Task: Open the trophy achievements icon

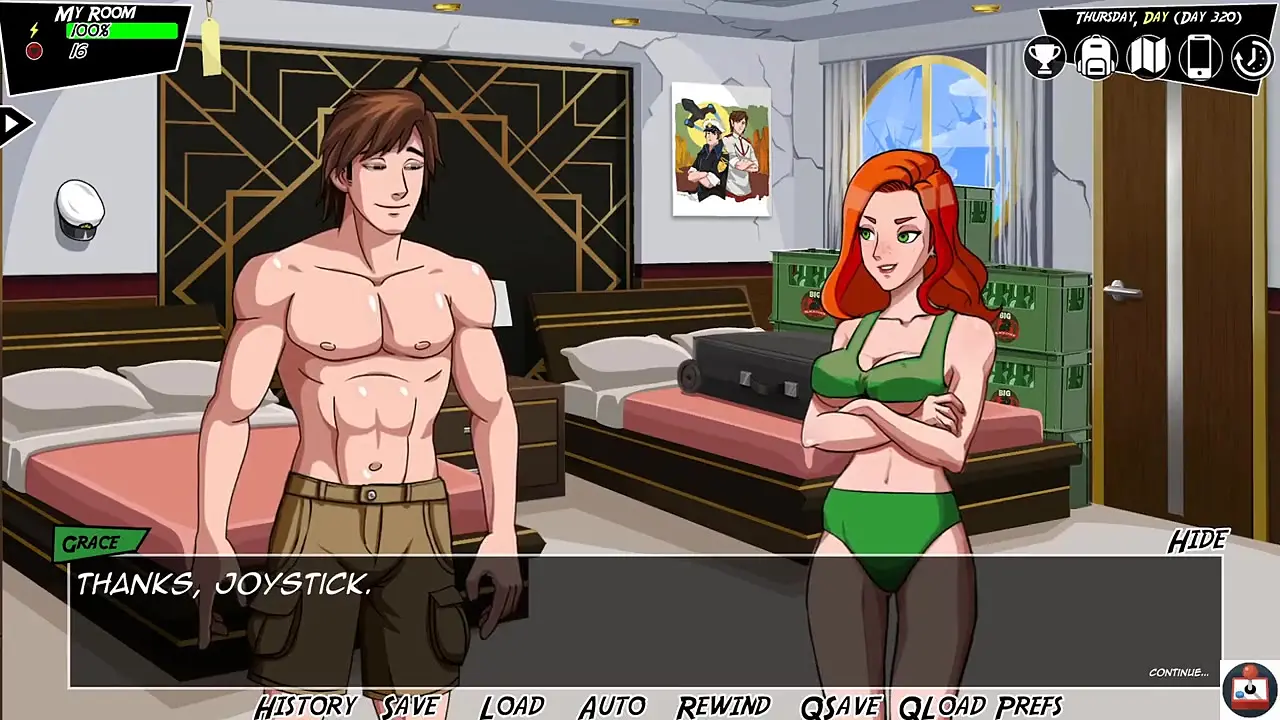Action: [1044, 57]
